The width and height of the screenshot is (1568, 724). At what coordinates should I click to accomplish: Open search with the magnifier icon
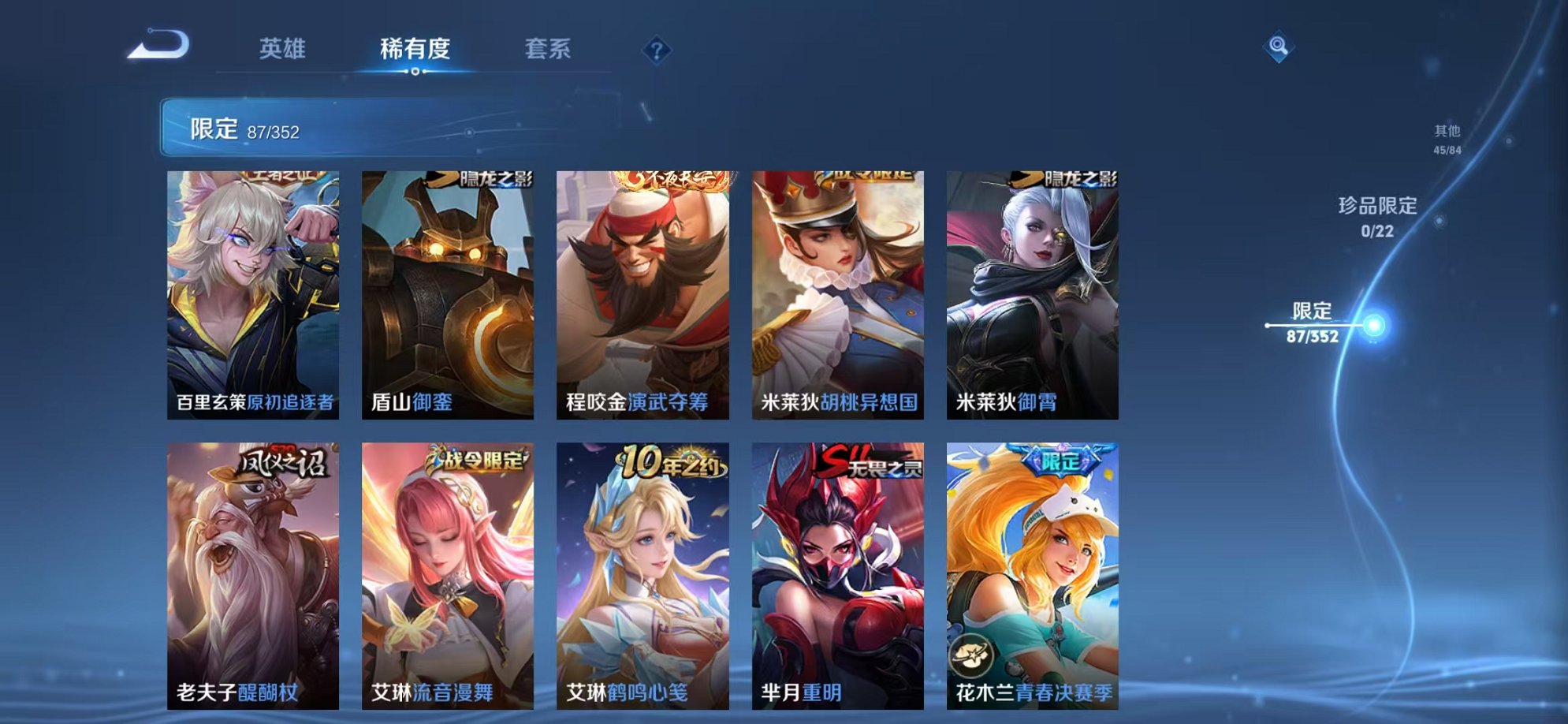[x=1277, y=46]
